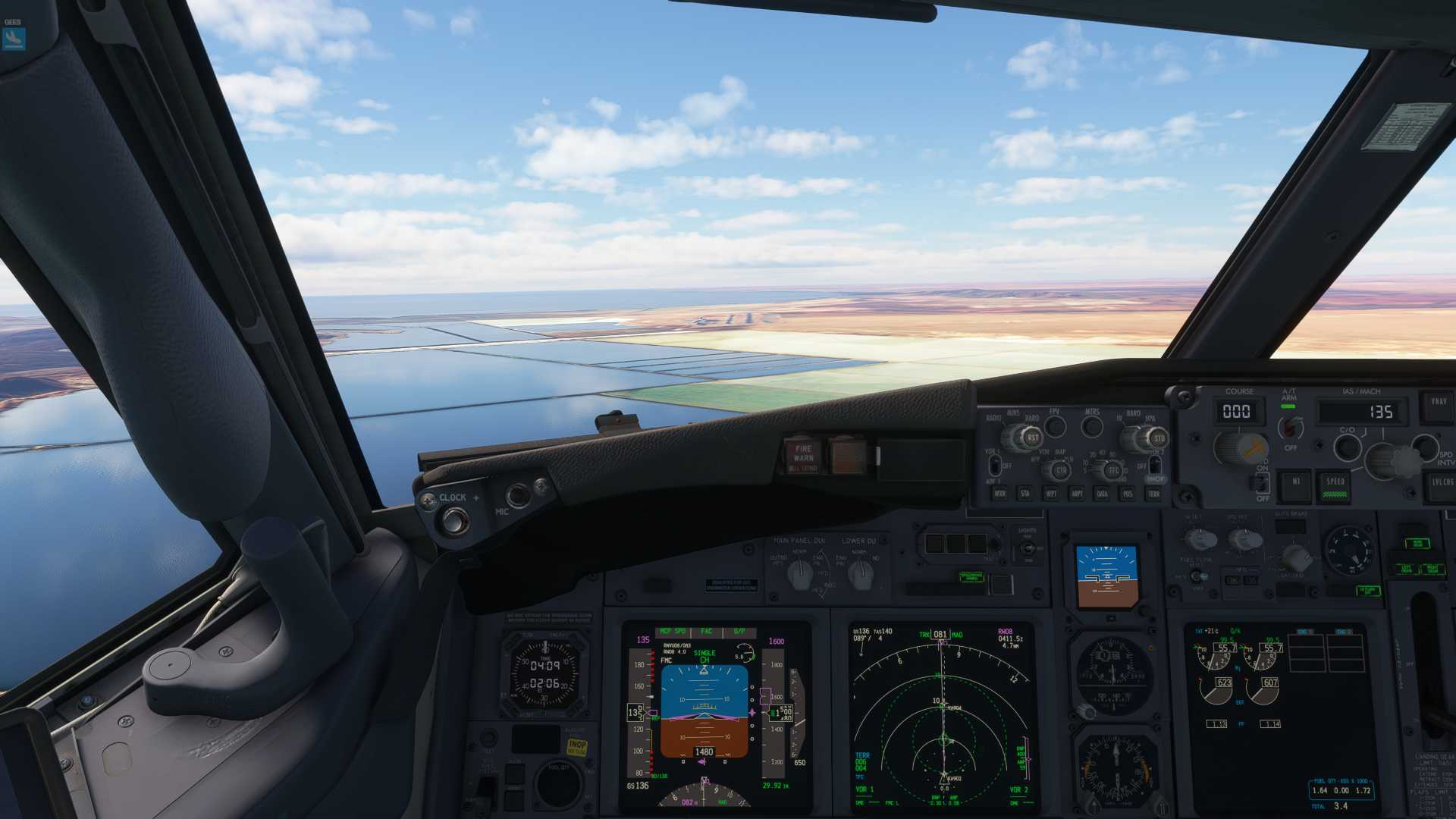Click the POS position map button
1456x819 pixels.
click(x=1128, y=494)
